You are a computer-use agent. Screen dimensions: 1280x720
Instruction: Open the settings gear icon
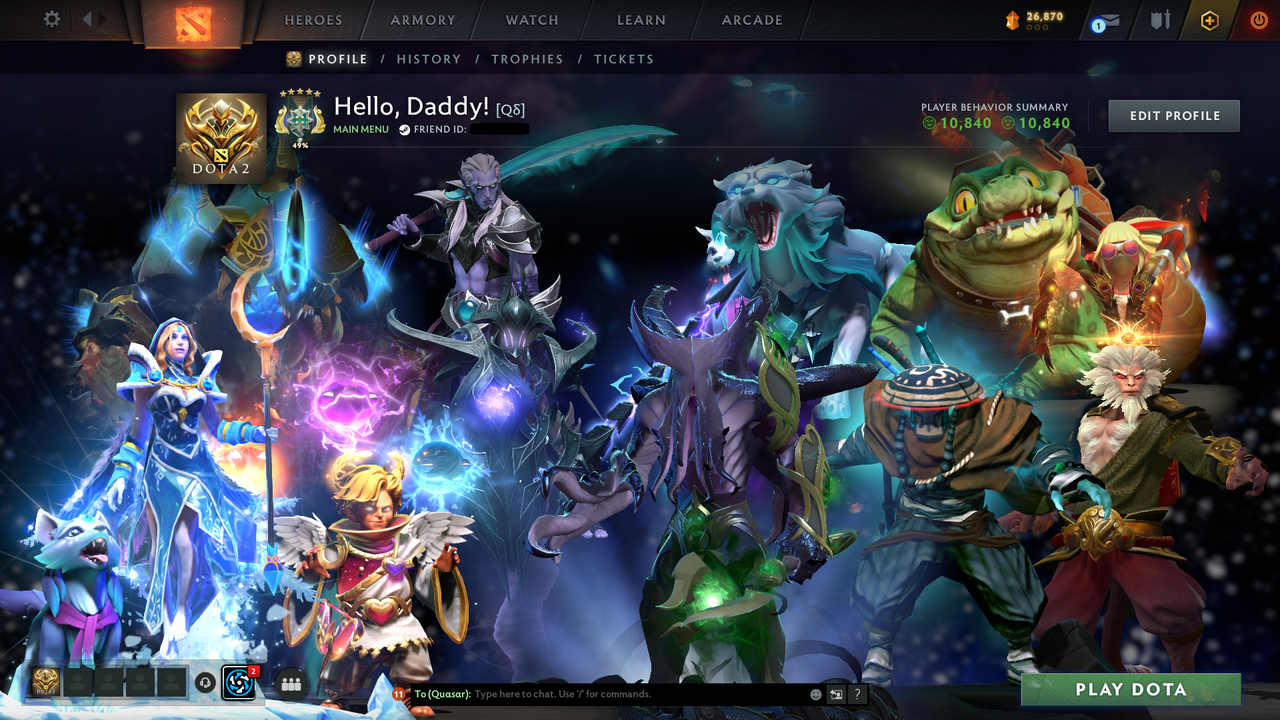click(x=51, y=18)
